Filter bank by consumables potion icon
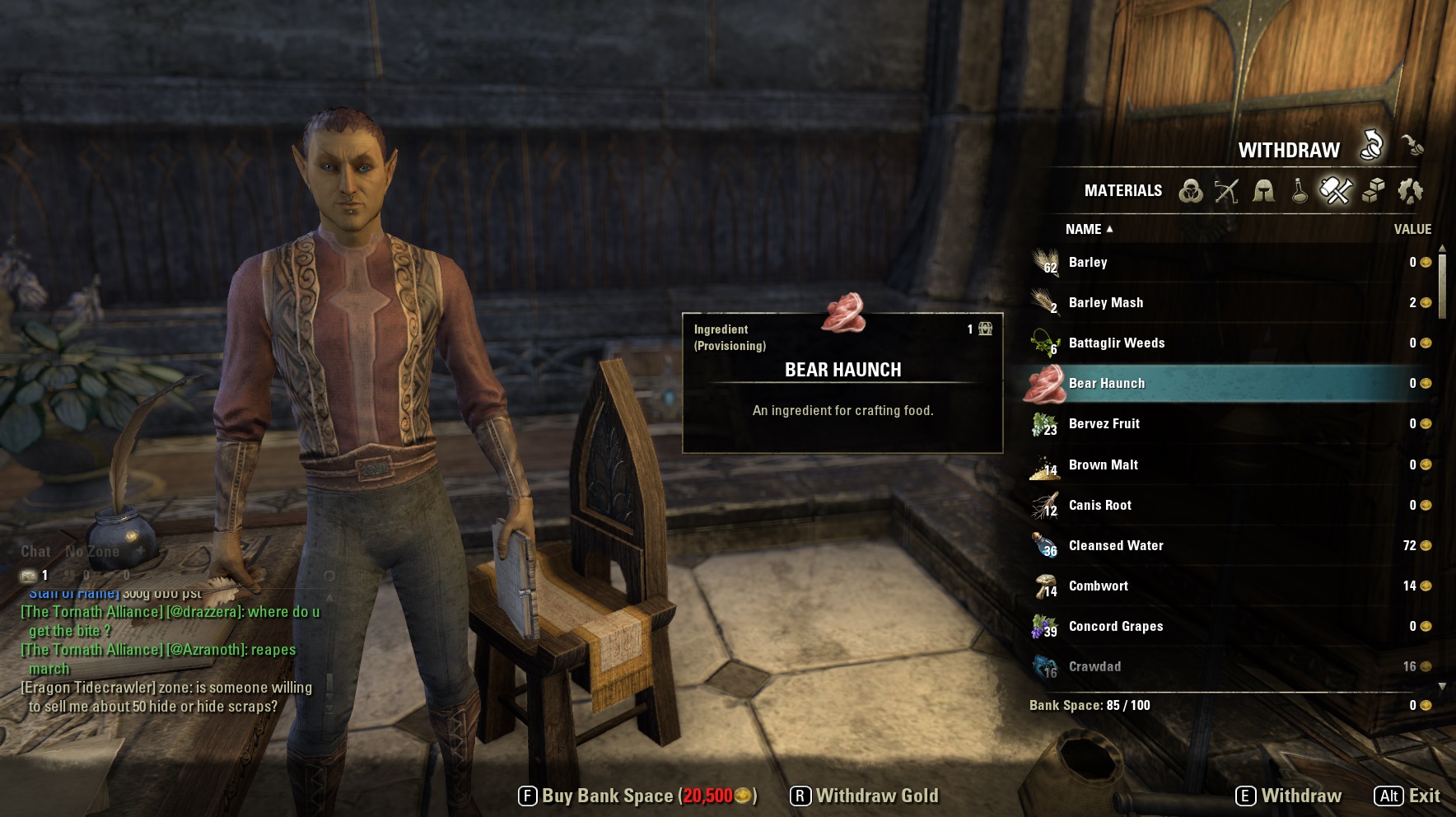 [x=1299, y=191]
